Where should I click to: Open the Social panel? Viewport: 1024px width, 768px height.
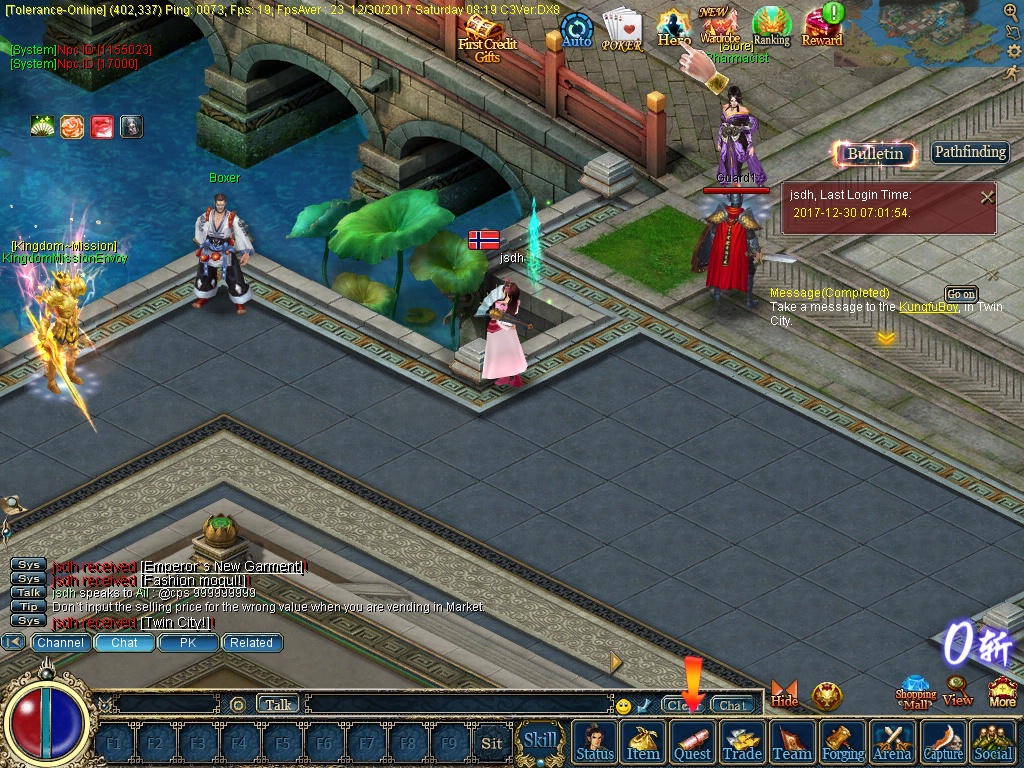tap(993, 742)
